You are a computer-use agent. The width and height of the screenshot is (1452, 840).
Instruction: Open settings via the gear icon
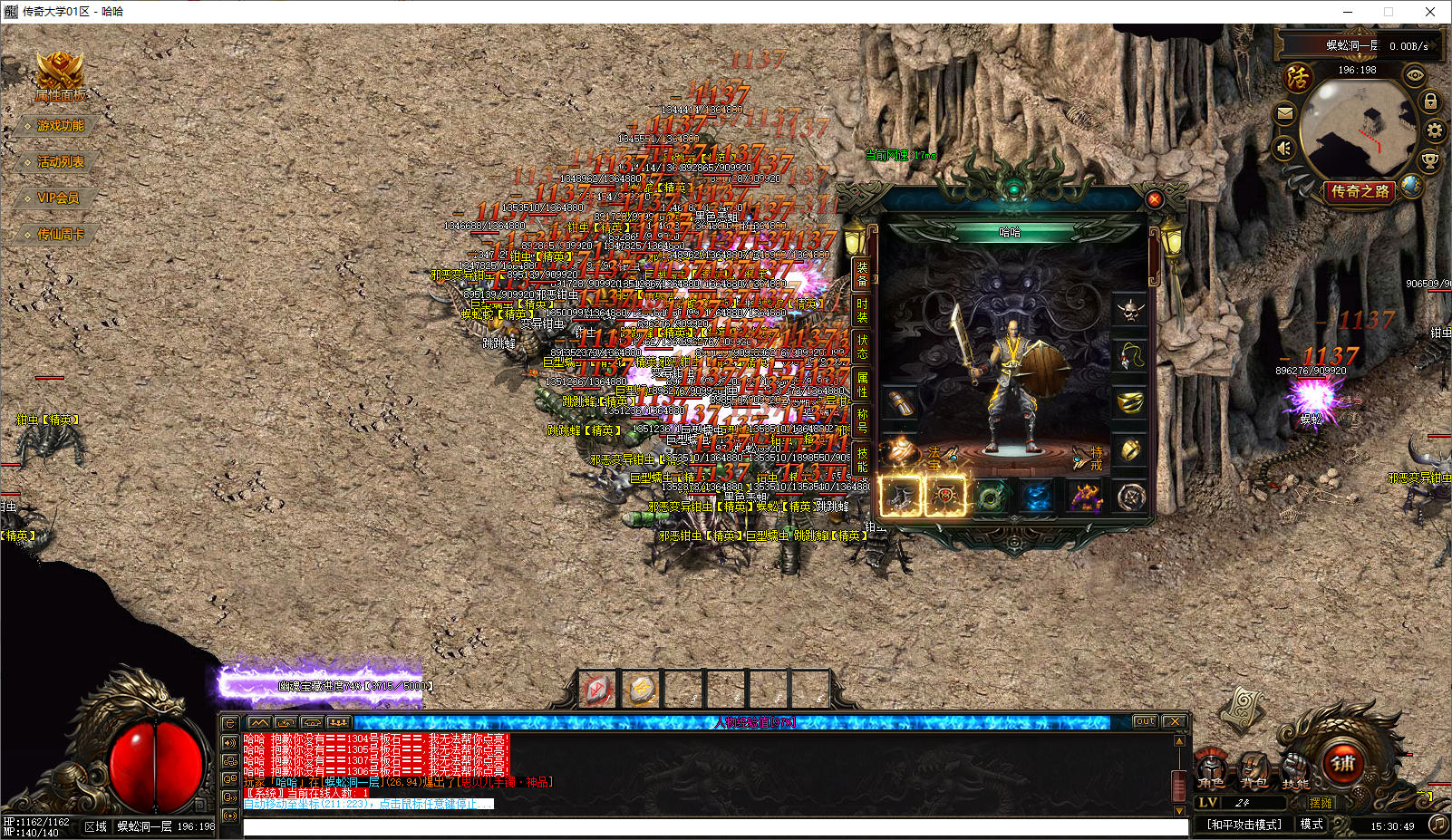click(x=1435, y=130)
